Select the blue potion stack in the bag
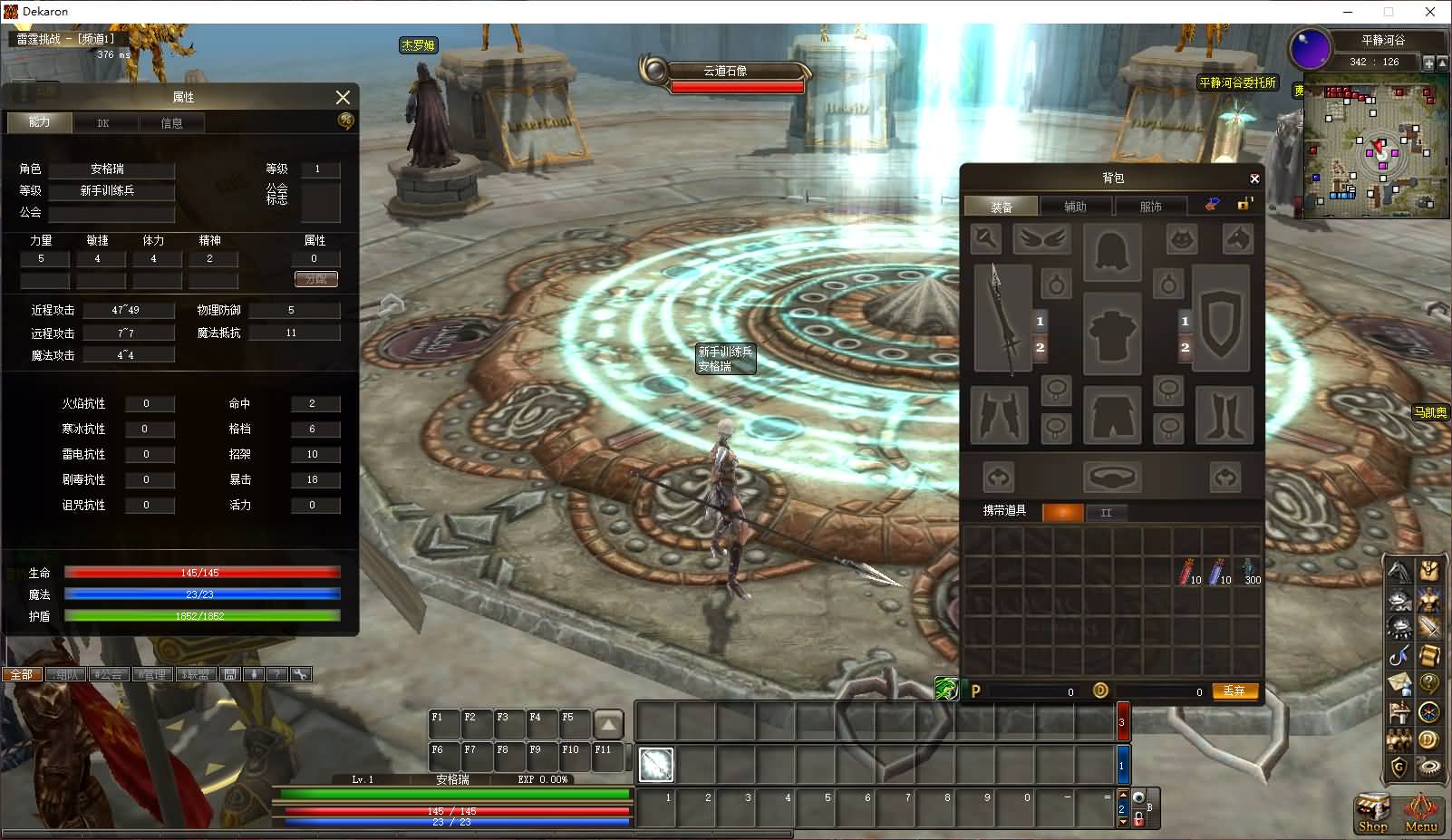1452x840 pixels. (x=1219, y=571)
